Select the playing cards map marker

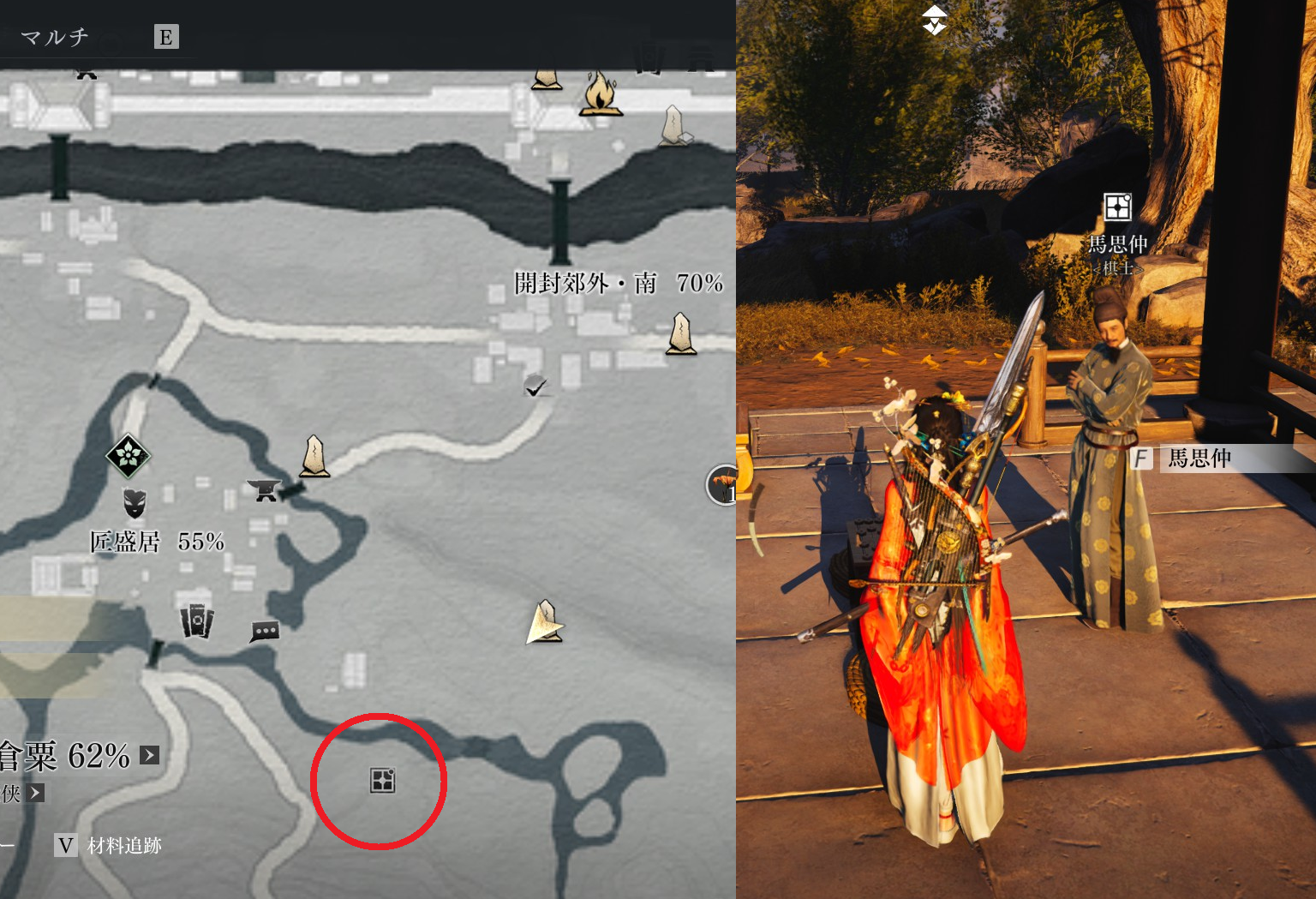click(197, 620)
